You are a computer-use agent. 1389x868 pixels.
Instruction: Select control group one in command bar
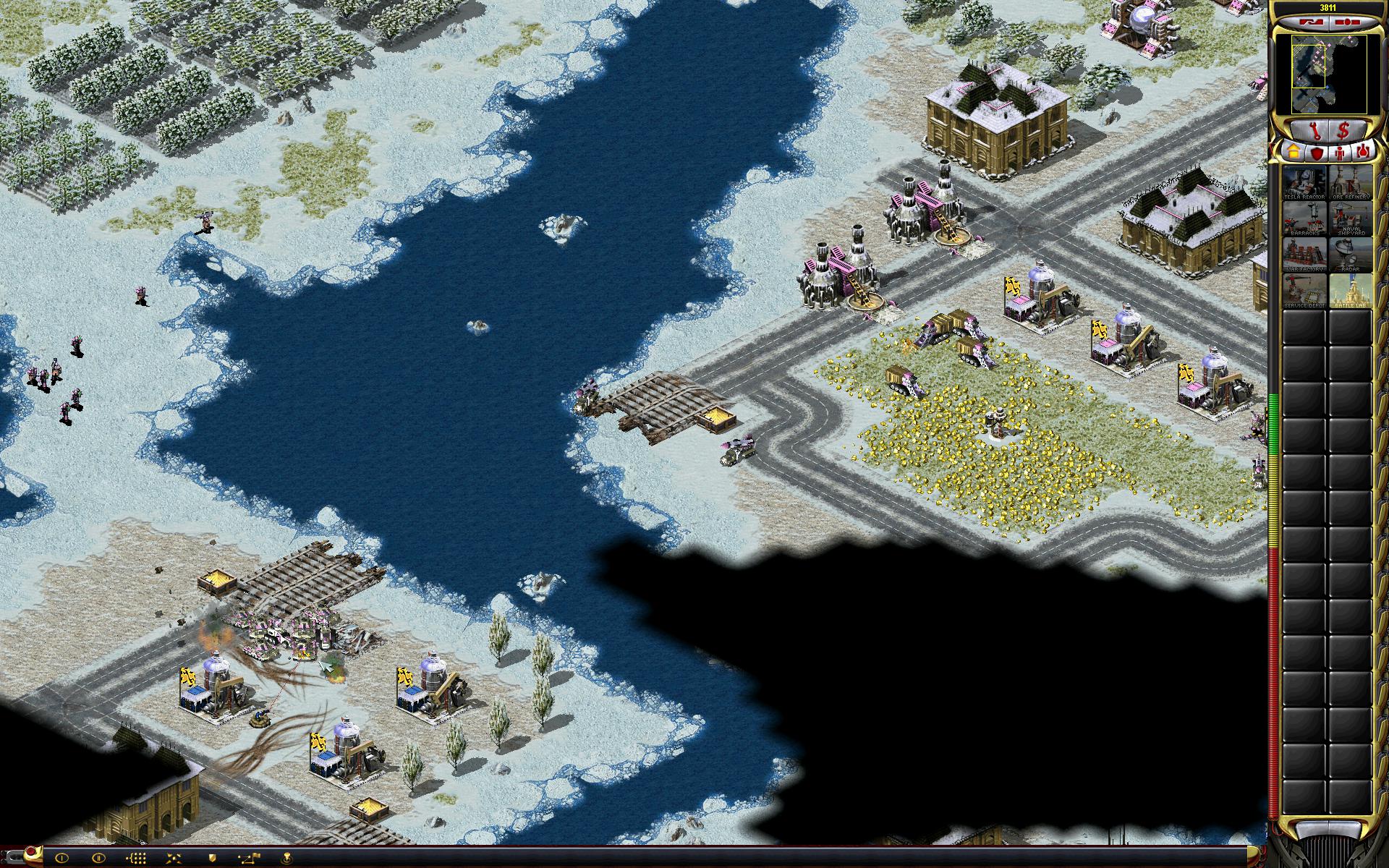(61, 858)
